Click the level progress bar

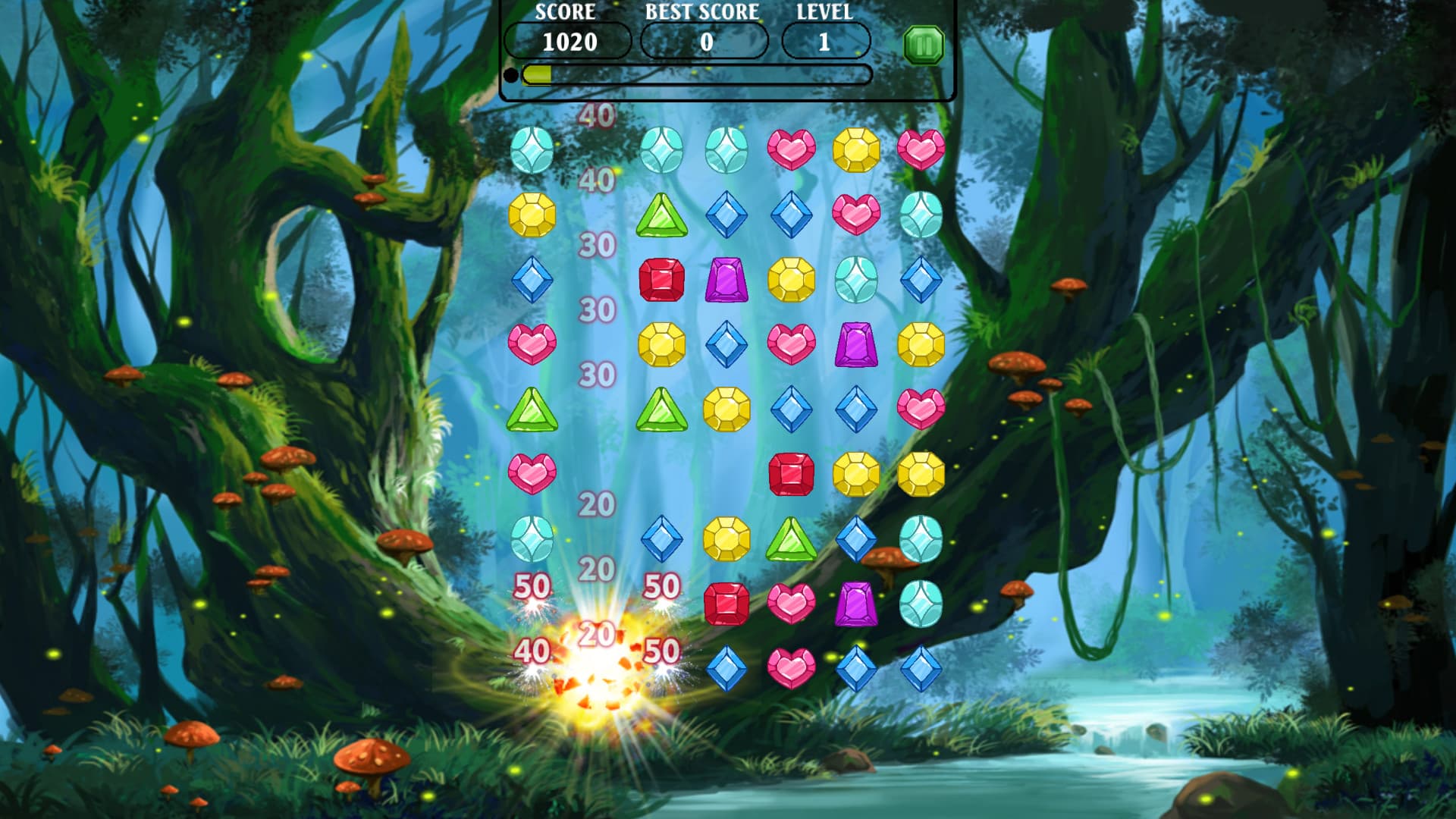coord(698,74)
